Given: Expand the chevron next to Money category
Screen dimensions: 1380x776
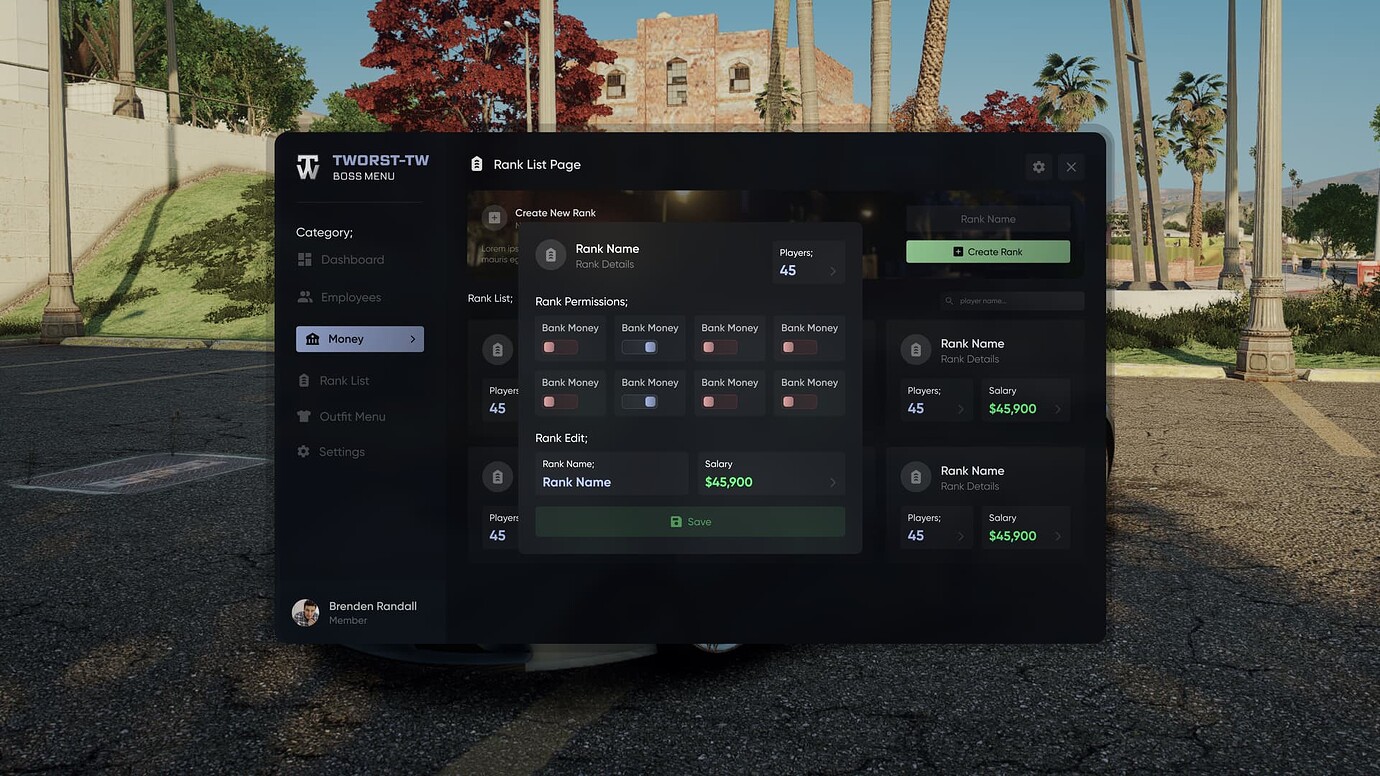Looking at the screenshot, I should 412,339.
